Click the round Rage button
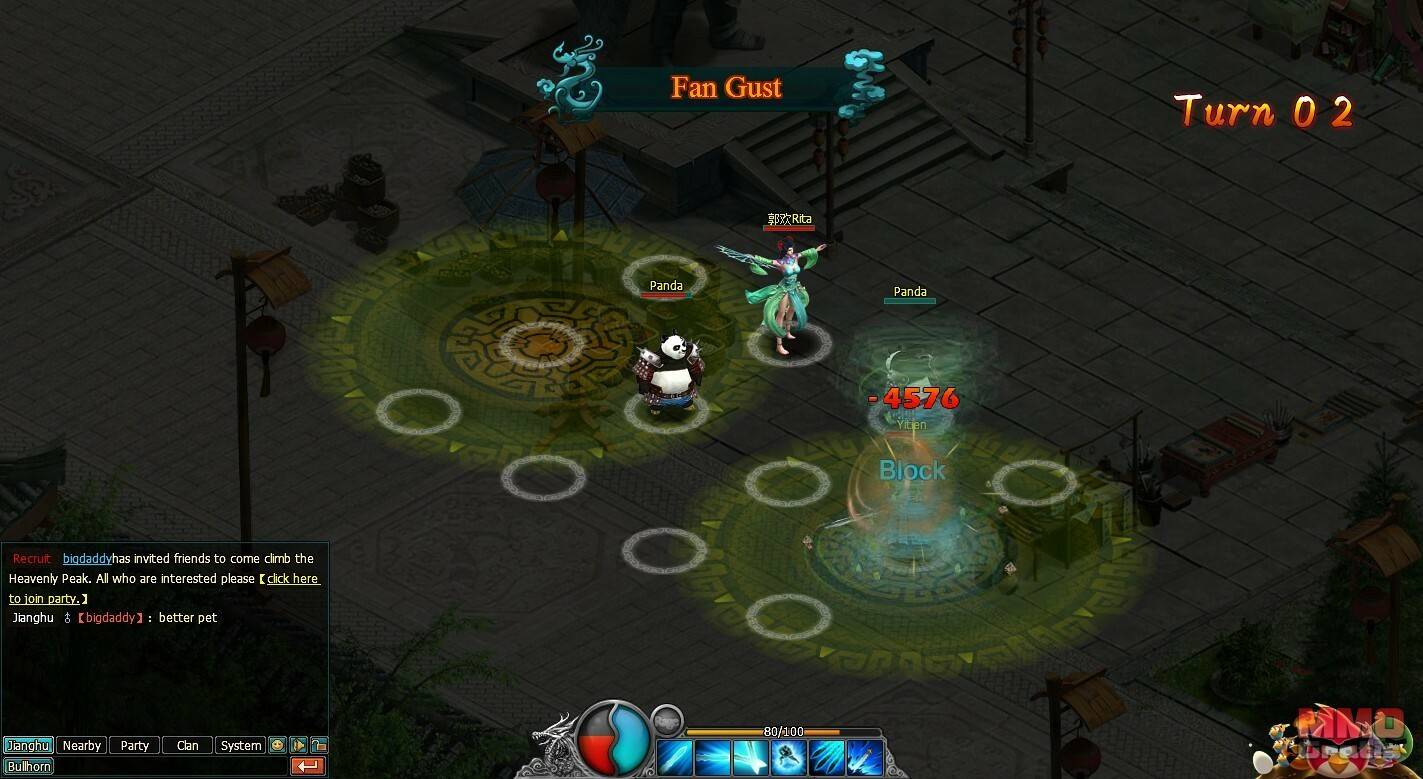Viewport: 1423px width, 779px height. (667, 719)
